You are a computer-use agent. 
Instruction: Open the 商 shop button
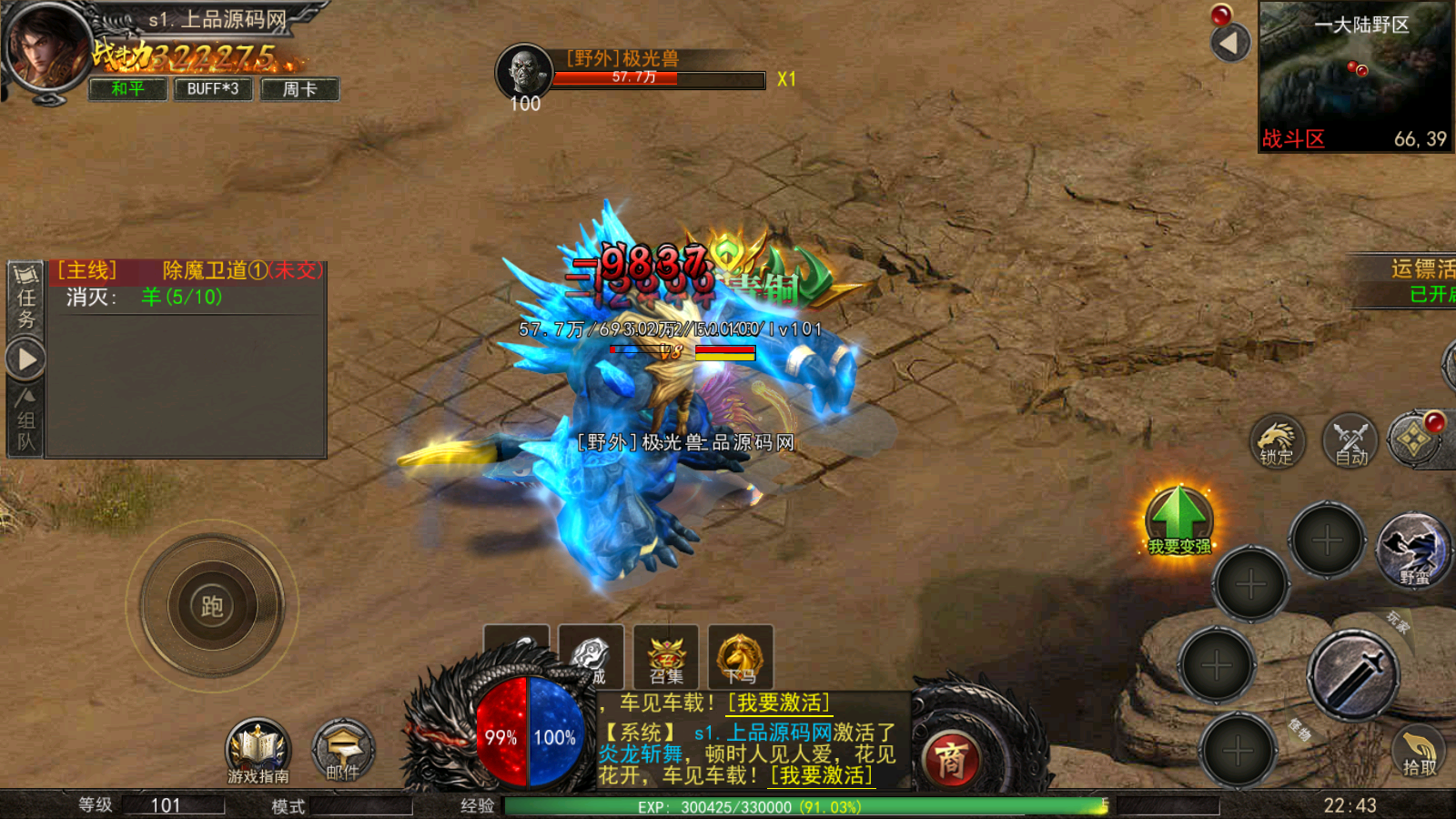(950, 759)
